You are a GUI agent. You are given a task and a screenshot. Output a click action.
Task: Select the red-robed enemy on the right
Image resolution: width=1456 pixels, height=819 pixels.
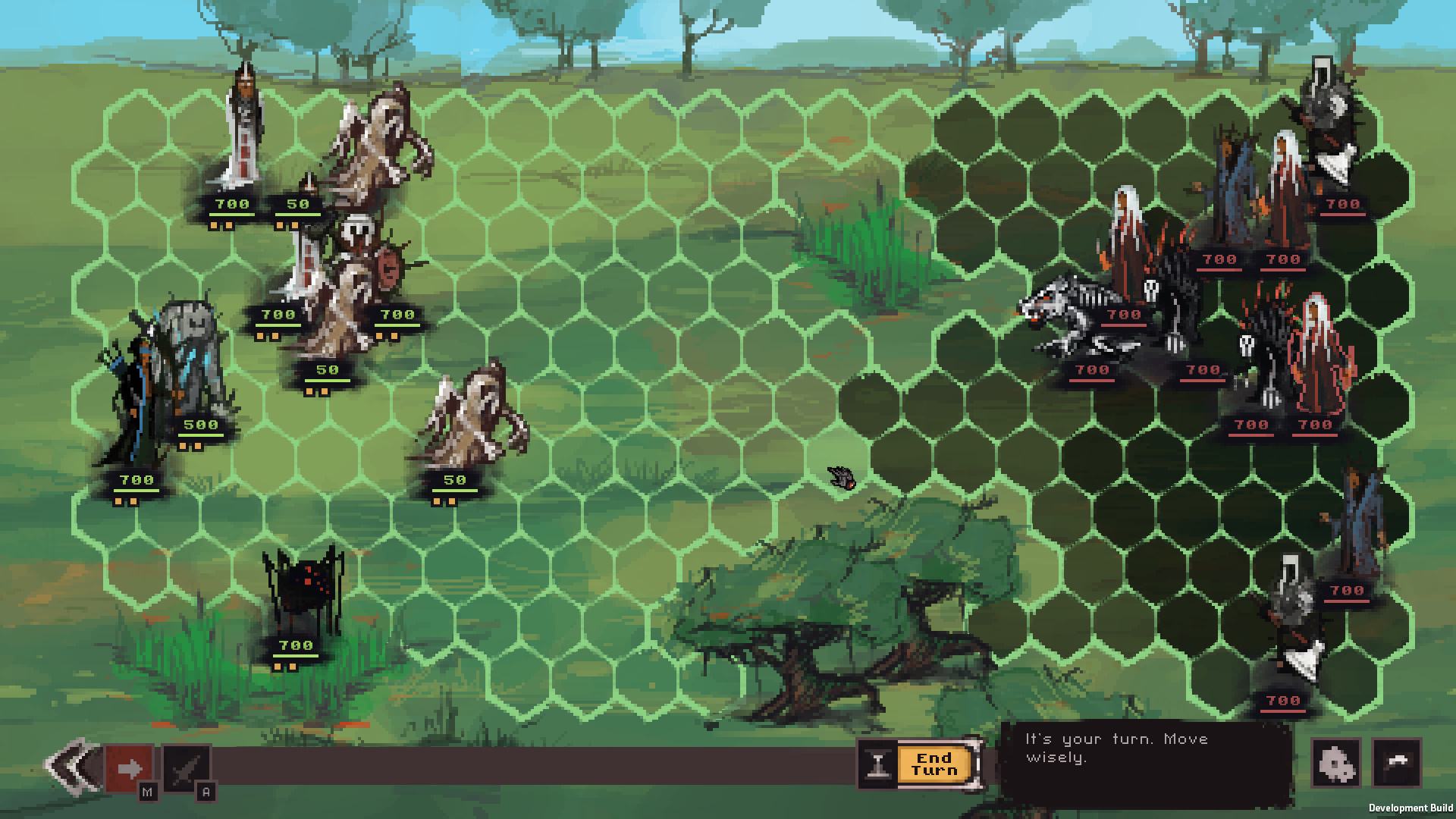[1318, 356]
